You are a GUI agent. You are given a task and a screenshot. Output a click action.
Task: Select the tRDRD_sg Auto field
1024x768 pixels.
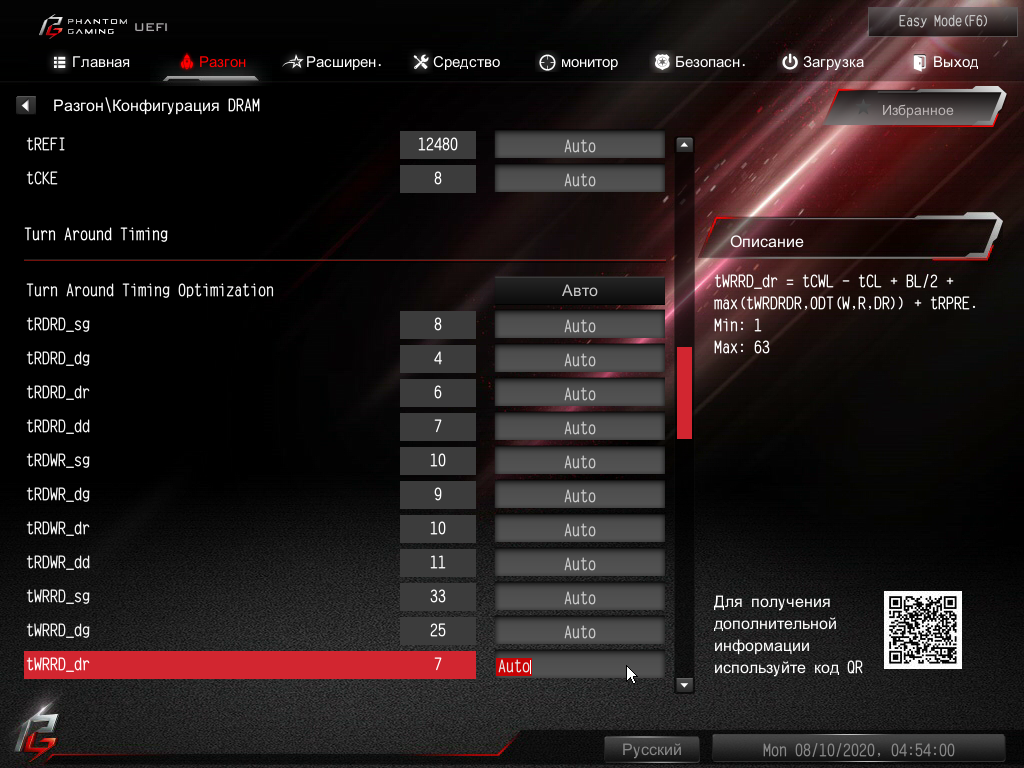pyautogui.click(x=580, y=326)
